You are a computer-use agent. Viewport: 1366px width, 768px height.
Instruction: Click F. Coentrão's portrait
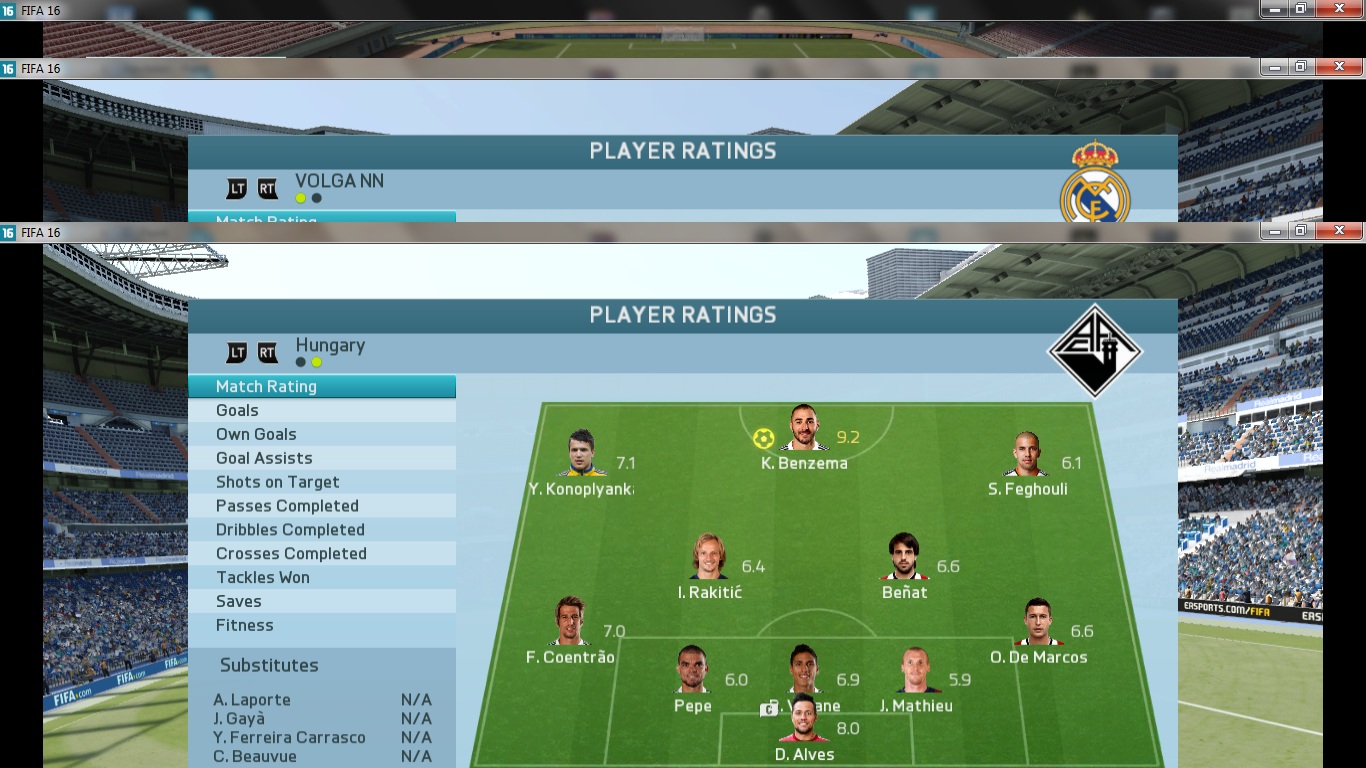pos(570,623)
